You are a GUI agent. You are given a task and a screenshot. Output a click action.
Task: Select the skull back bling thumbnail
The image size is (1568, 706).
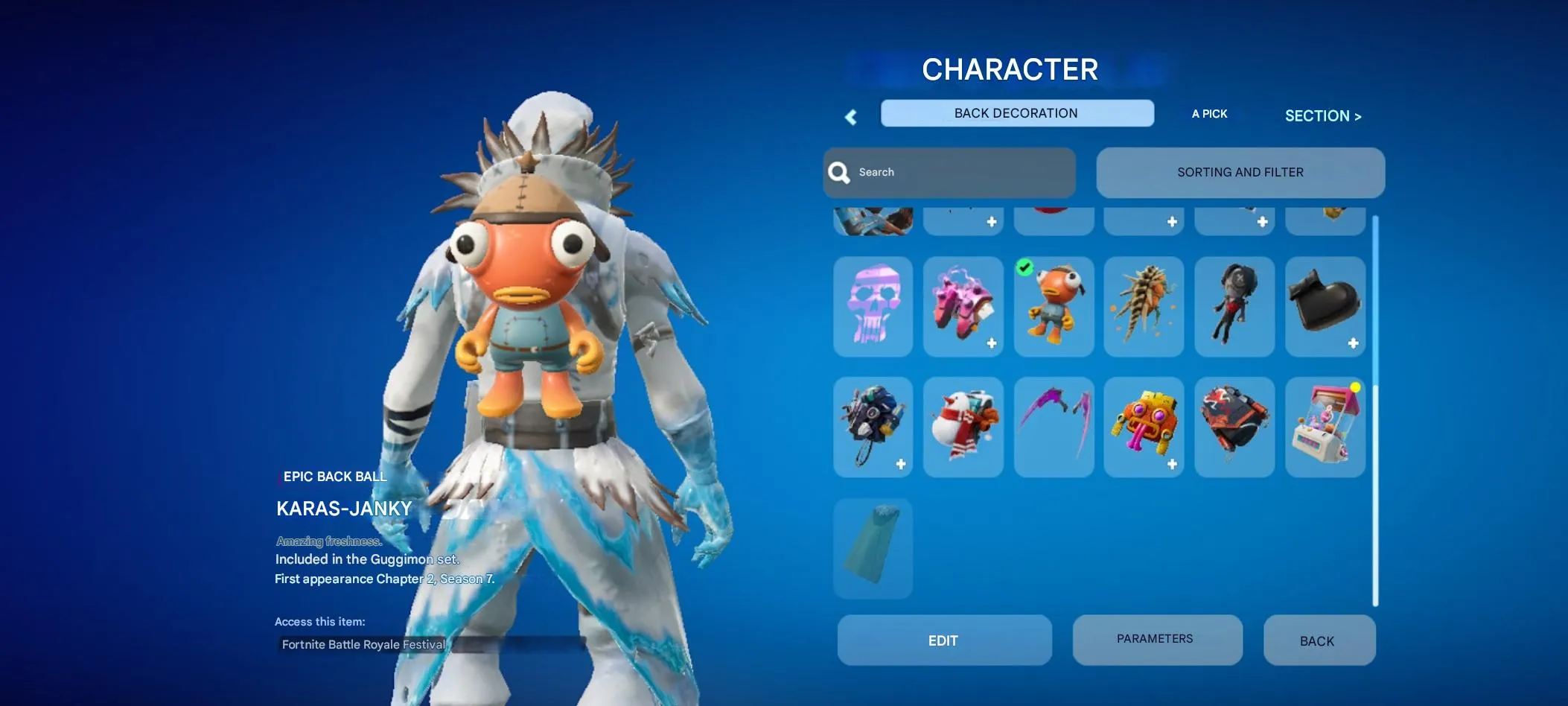point(873,307)
